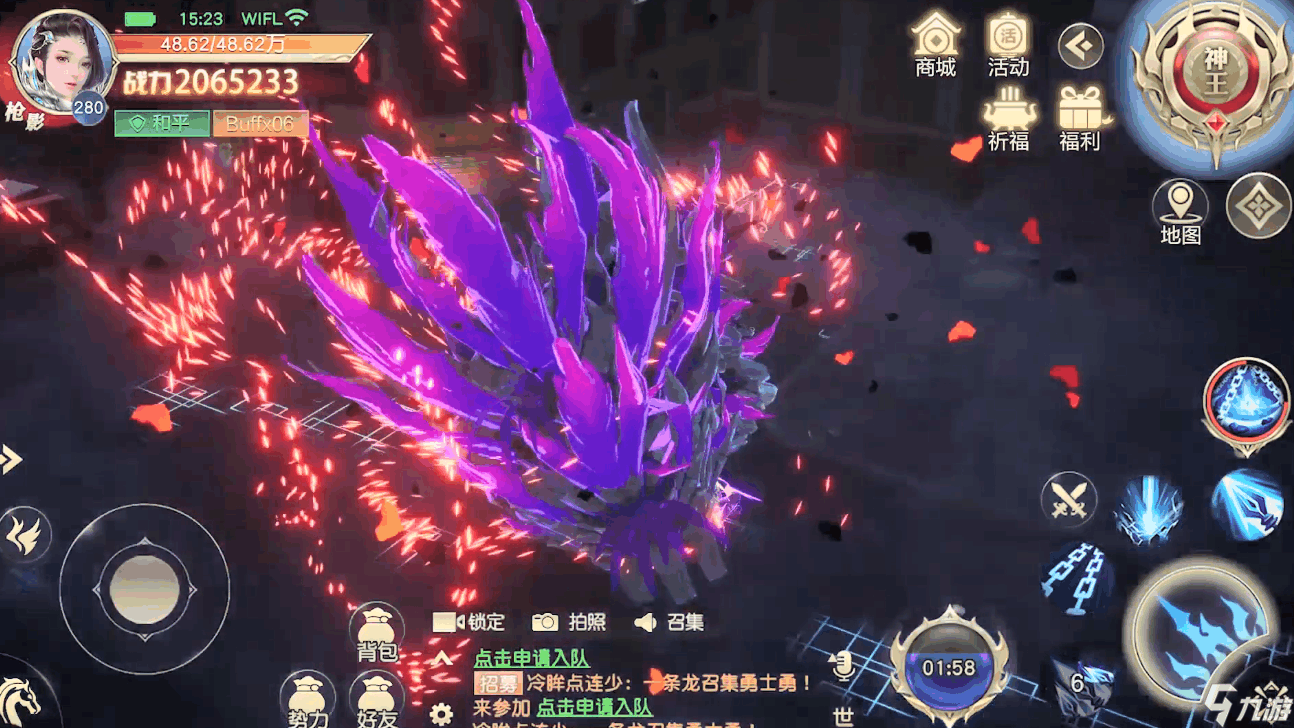The image size is (1294, 728).
Task: Take a screenshot with 拍照
Action: click(569, 622)
